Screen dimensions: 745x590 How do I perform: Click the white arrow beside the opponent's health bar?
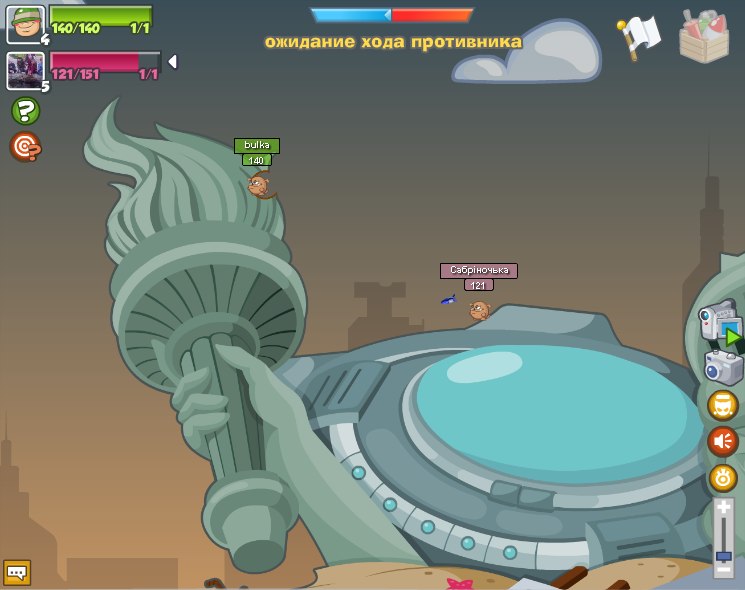172,62
